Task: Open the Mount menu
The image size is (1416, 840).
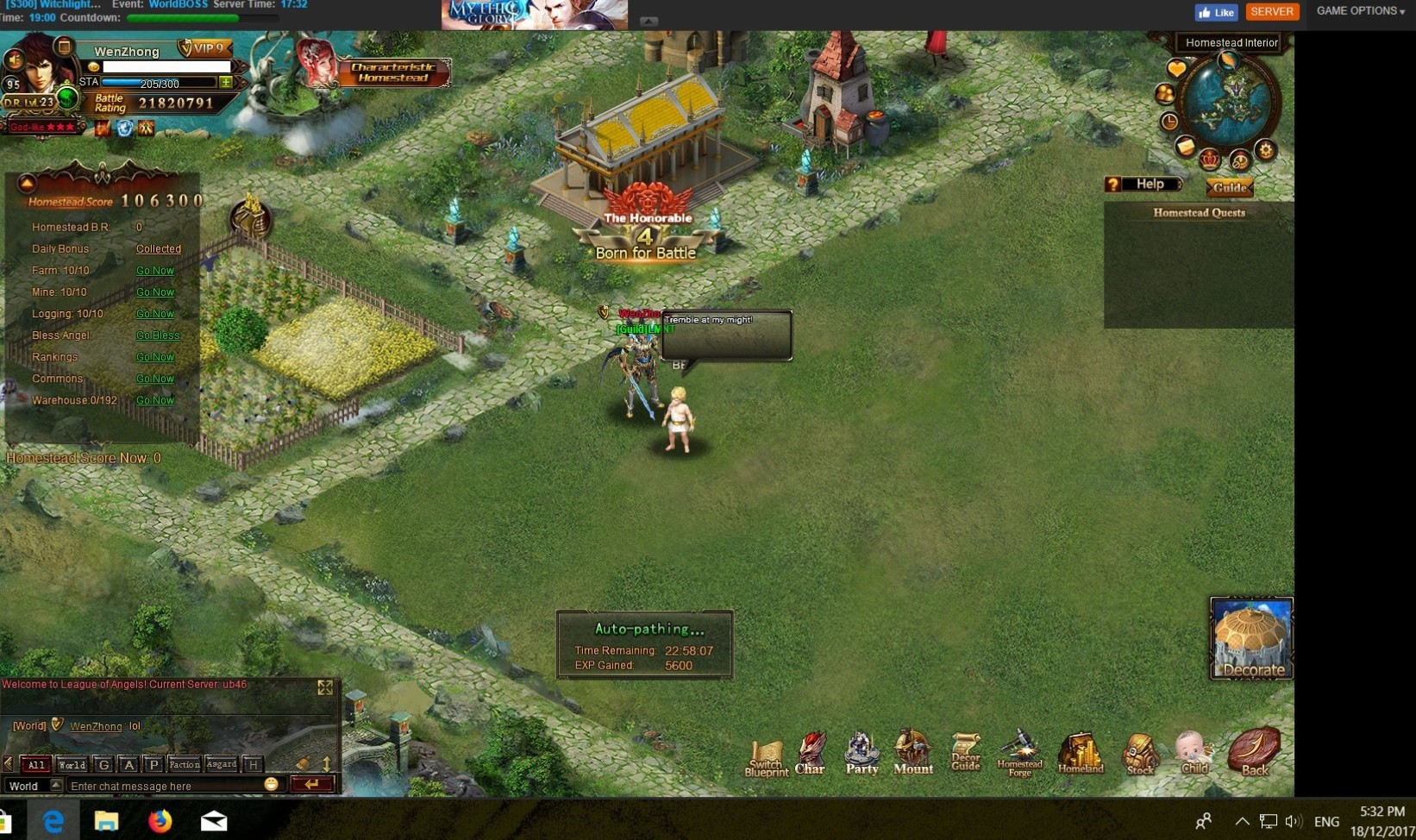Action: [912, 752]
